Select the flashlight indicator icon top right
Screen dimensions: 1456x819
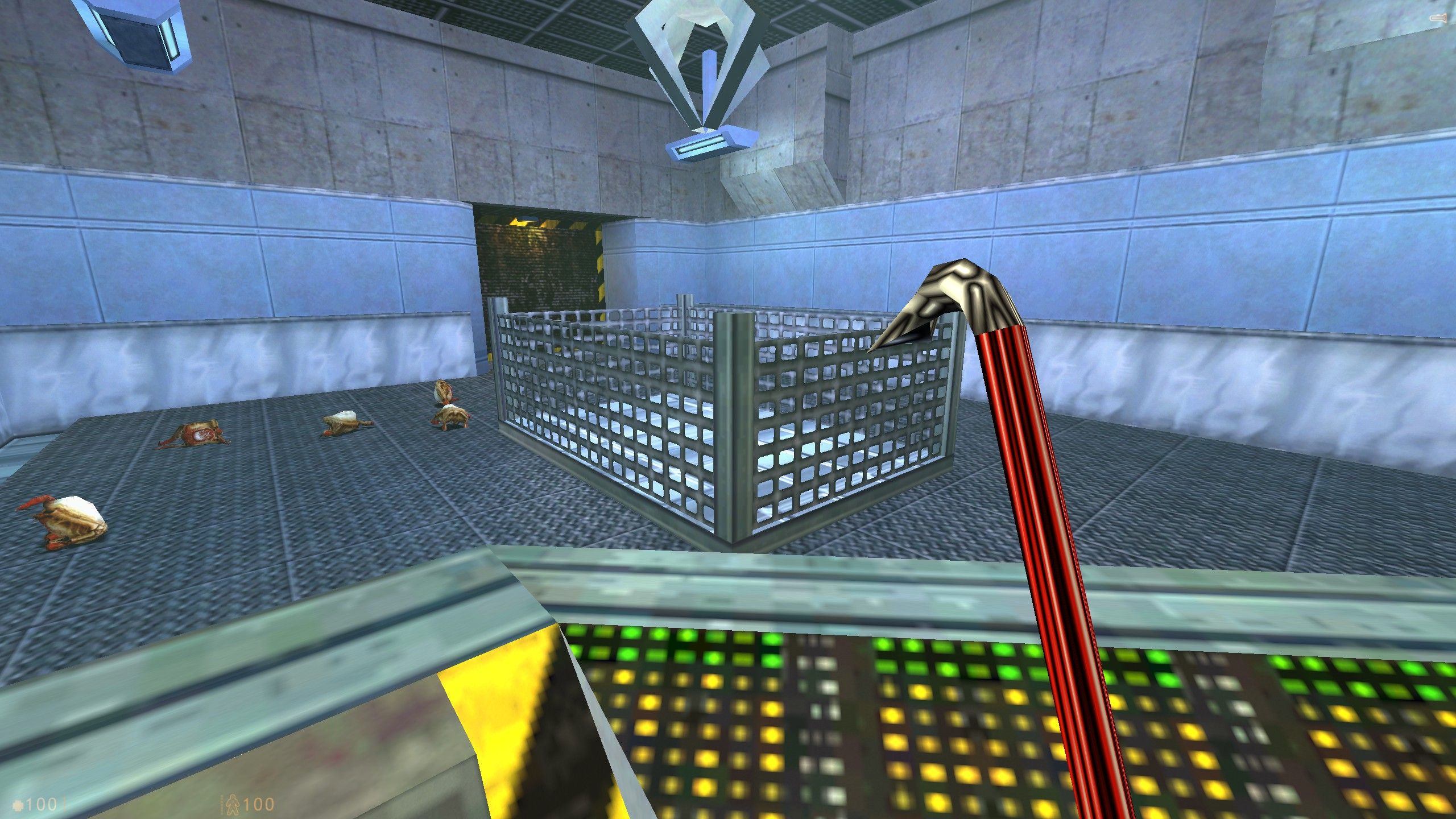(x=1438, y=17)
